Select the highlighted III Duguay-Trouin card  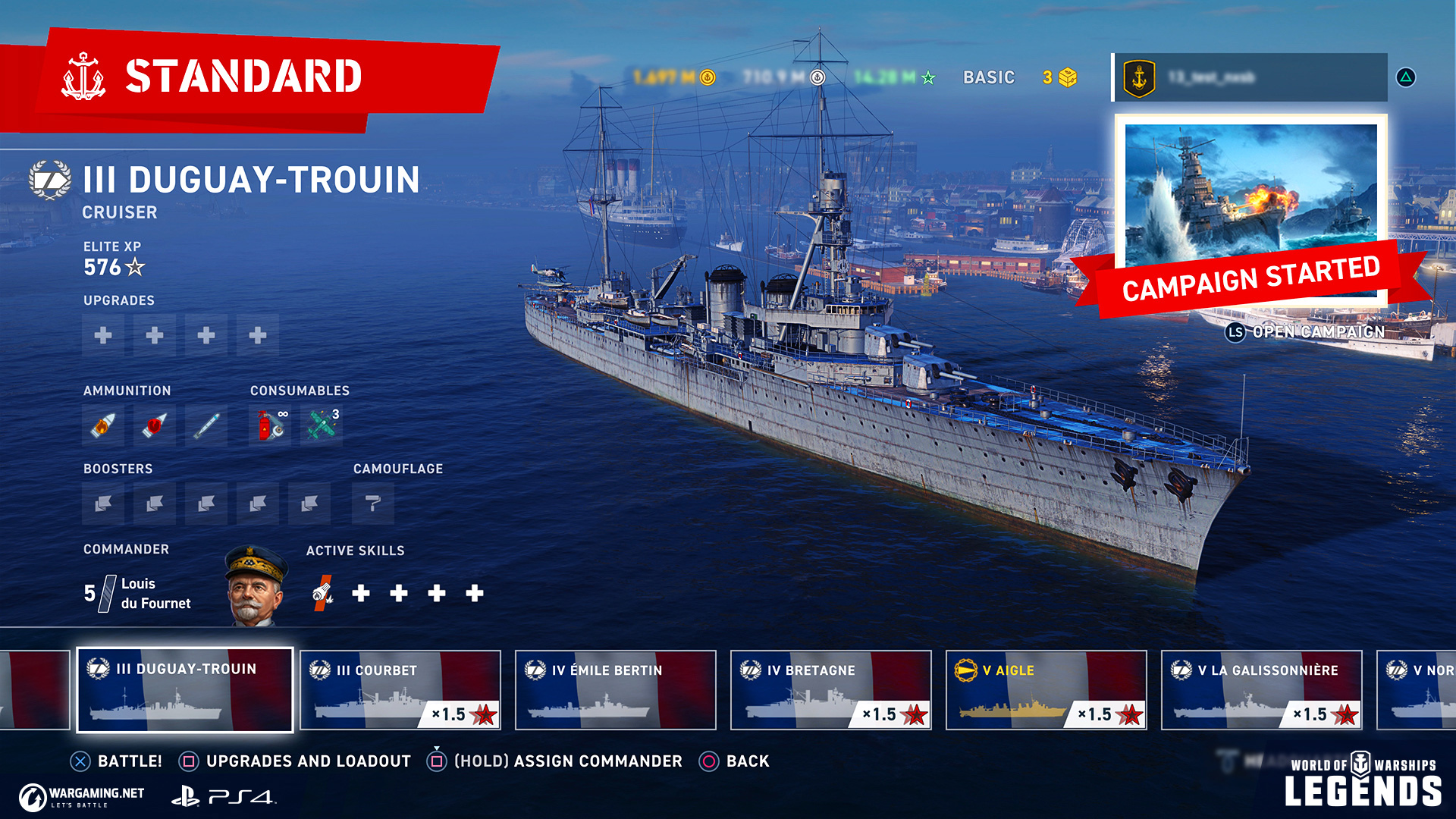pos(185,690)
